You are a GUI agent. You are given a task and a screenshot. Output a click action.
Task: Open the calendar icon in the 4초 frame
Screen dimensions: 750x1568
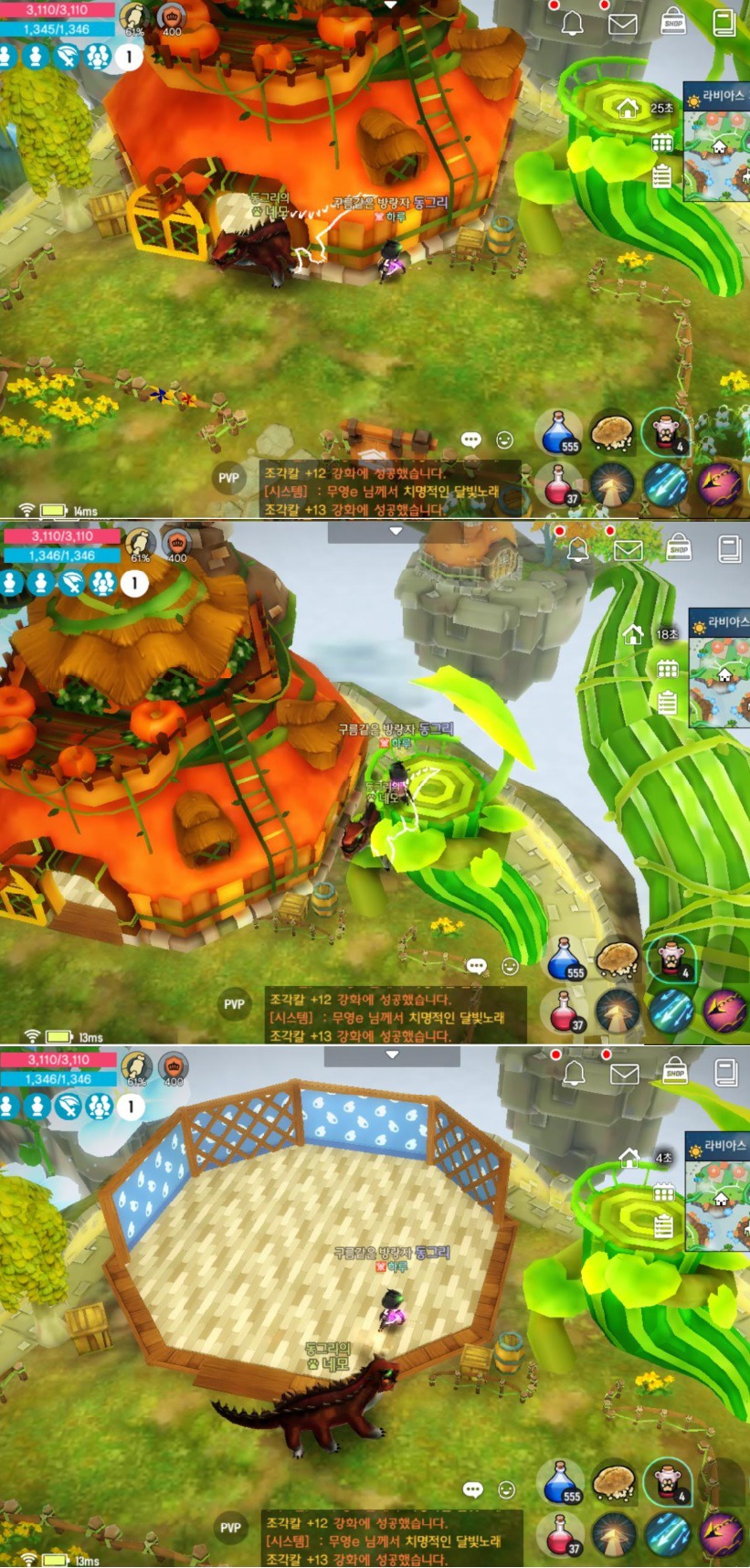click(664, 1192)
